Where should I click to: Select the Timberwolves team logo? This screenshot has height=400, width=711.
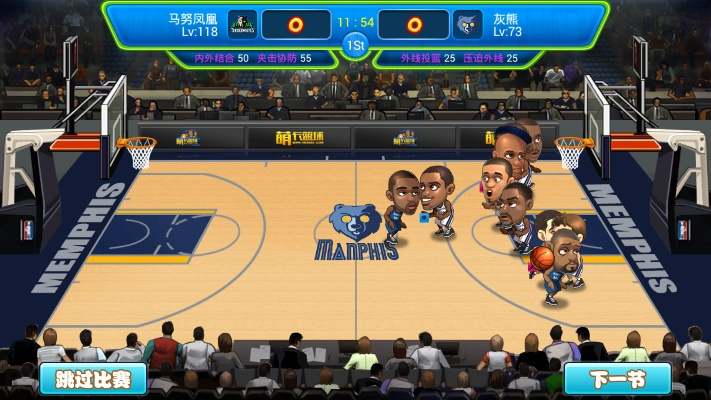(x=243, y=24)
